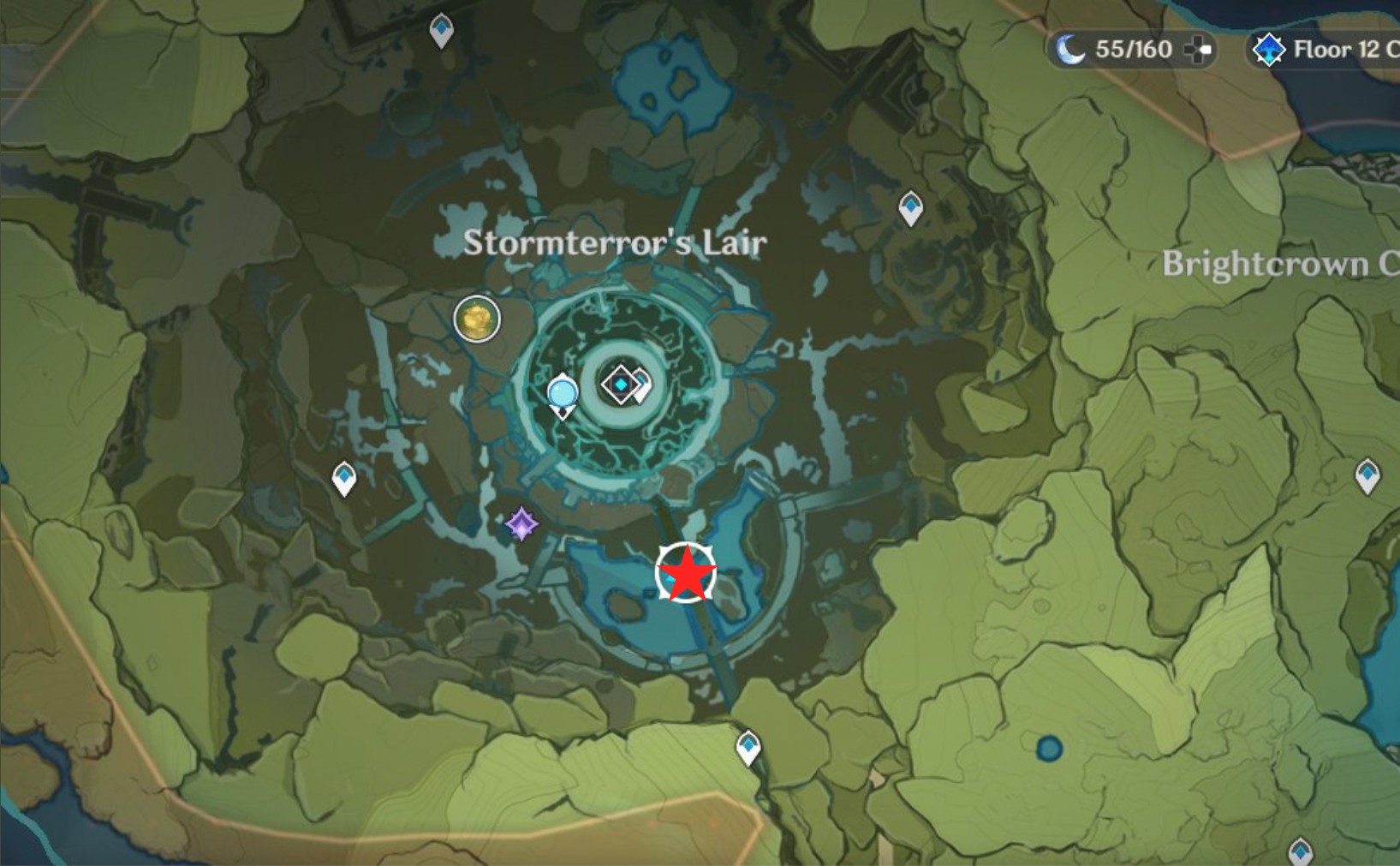1400x866 pixels.
Task: Click the blue orb oculus marker near the domain
Action: pyautogui.click(x=563, y=391)
